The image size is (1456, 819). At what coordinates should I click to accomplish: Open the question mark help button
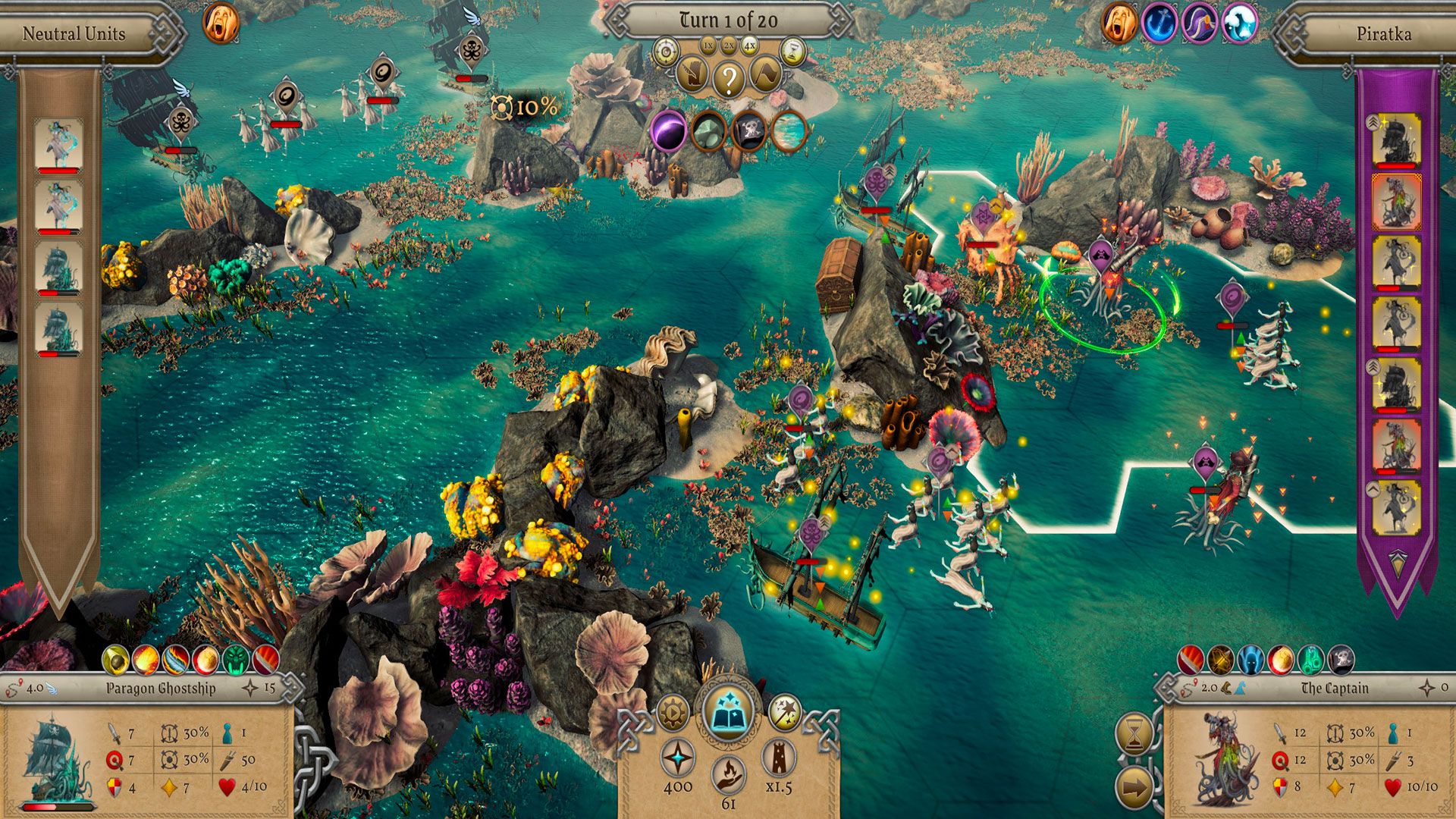[729, 78]
